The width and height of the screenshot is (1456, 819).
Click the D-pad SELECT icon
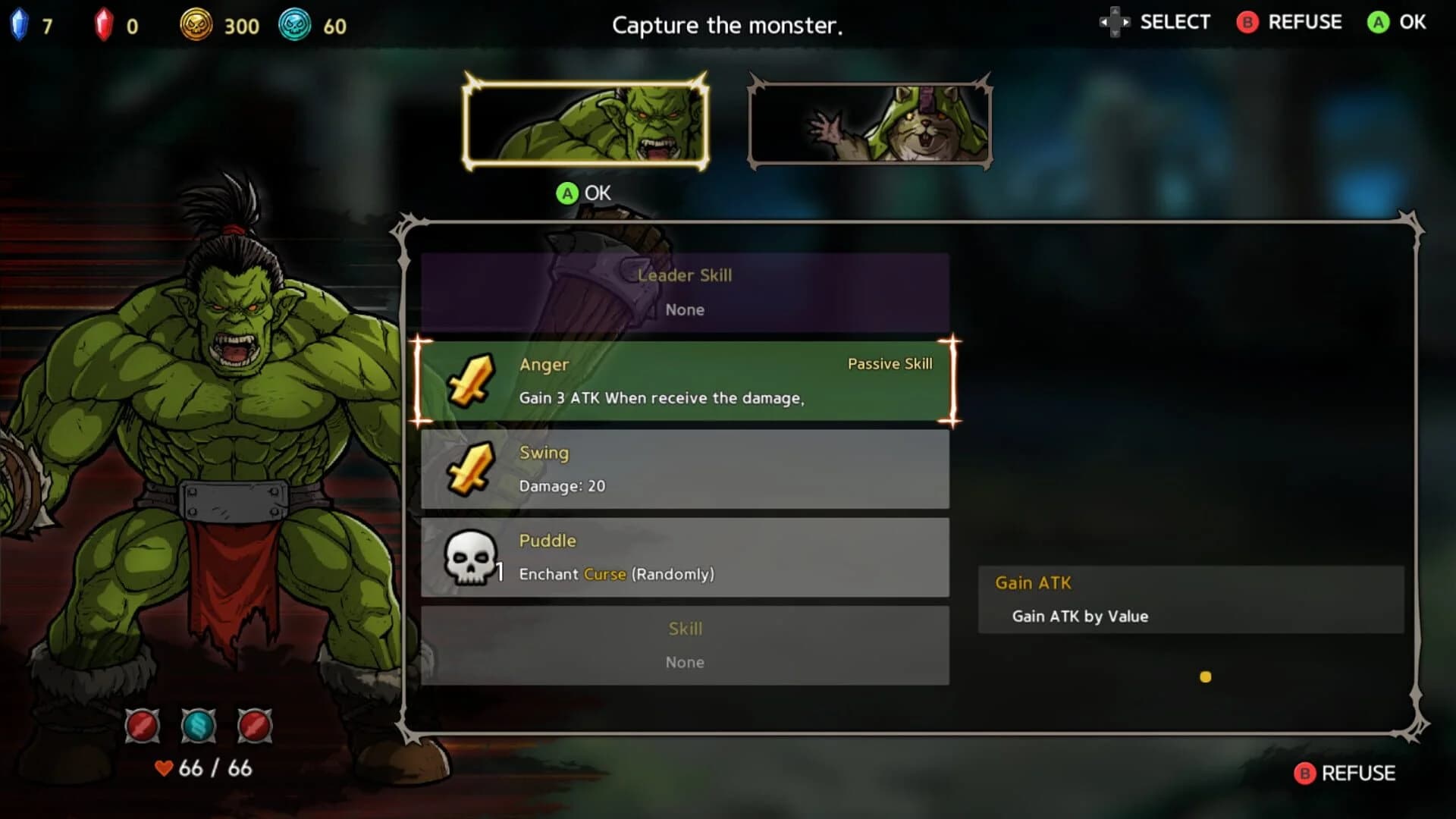[x=1114, y=22]
